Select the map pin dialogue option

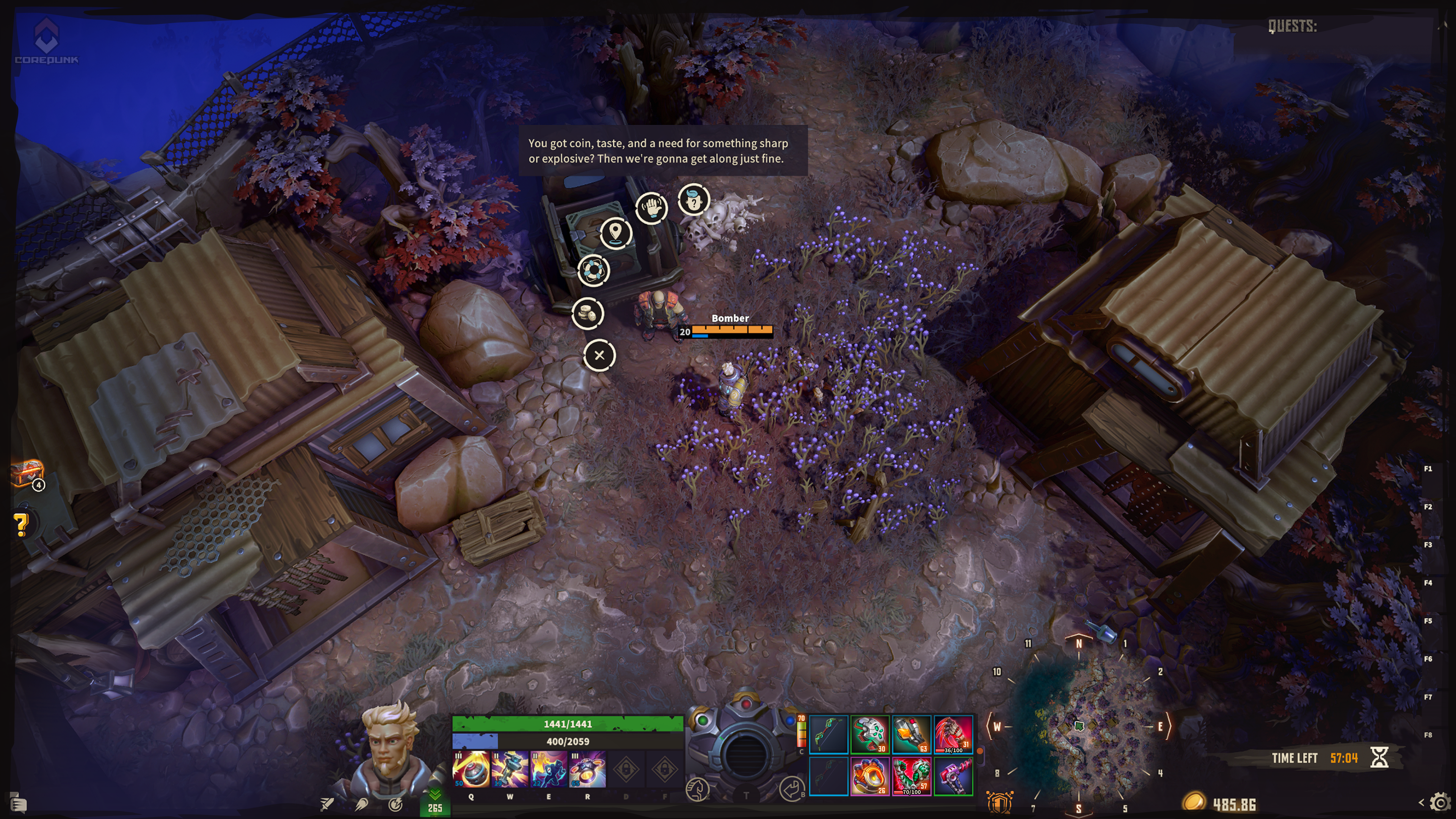(x=615, y=232)
